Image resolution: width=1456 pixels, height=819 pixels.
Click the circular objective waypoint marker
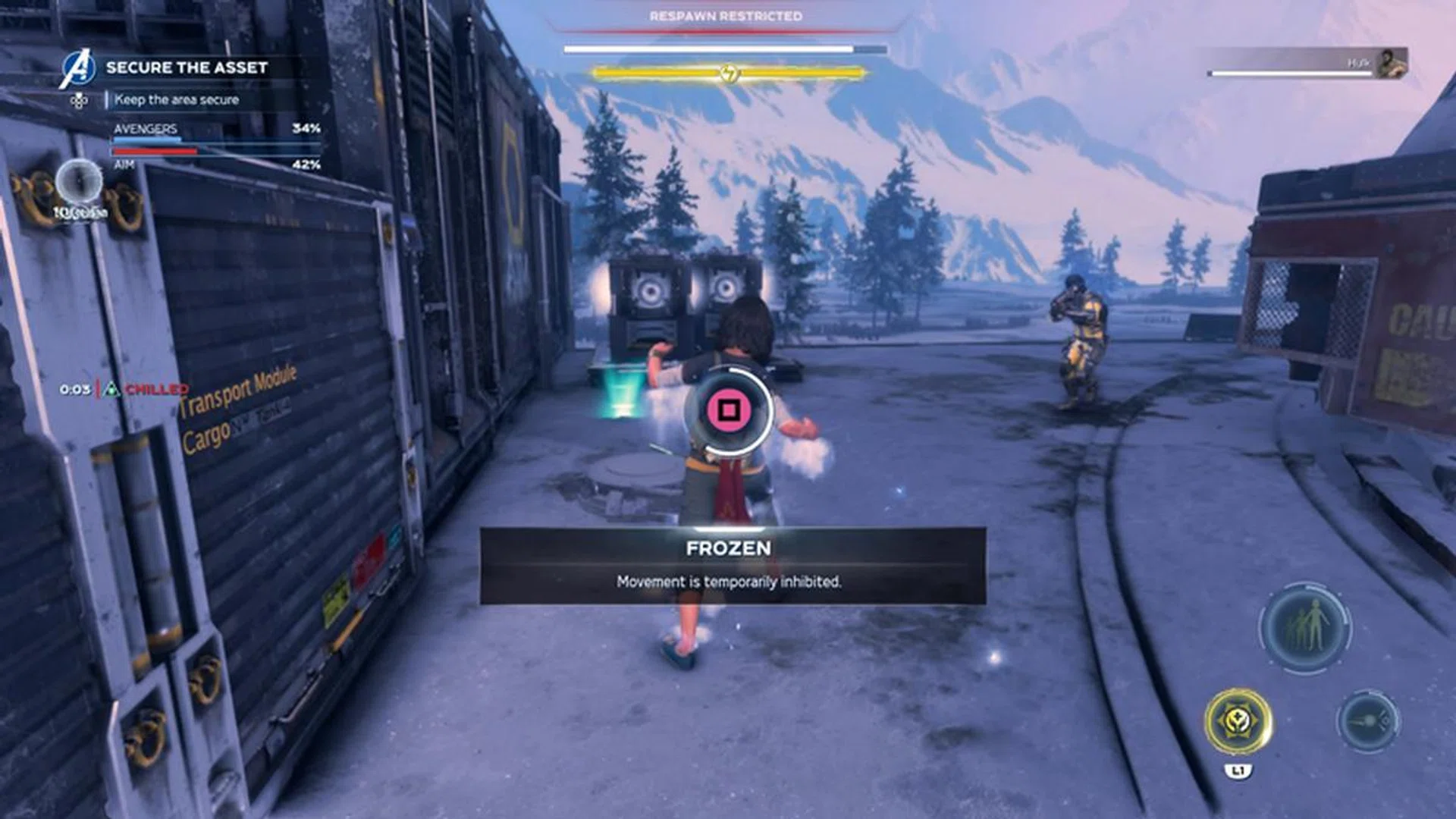[x=79, y=183]
